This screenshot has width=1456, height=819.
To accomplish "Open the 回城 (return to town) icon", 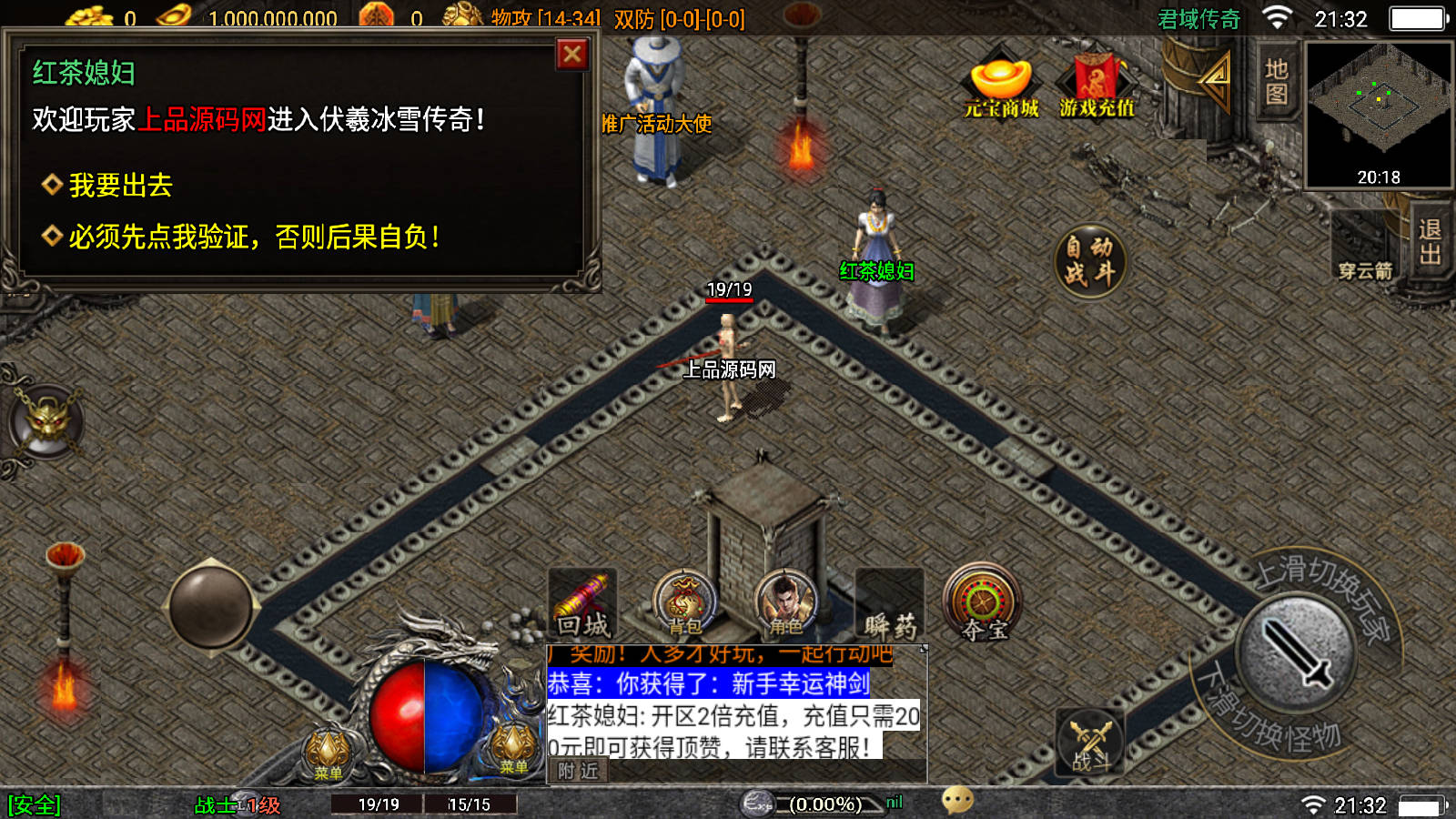I will click(x=582, y=601).
